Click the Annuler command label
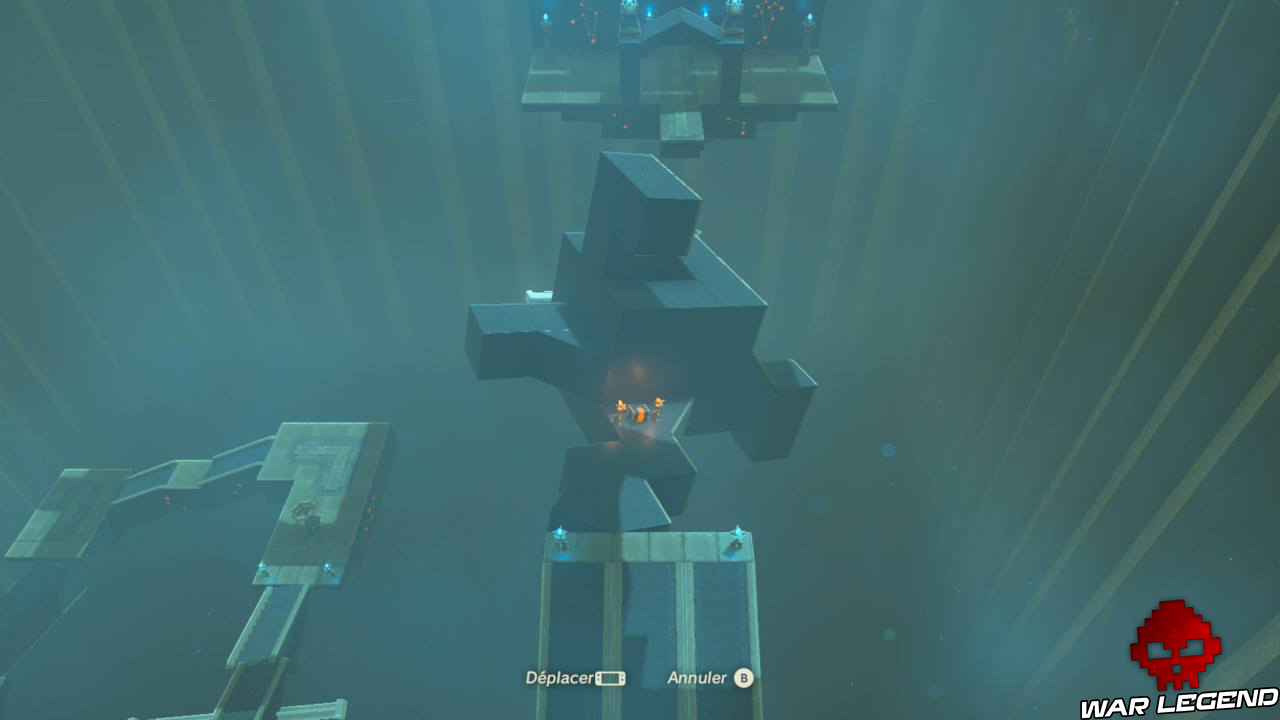 pos(694,678)
